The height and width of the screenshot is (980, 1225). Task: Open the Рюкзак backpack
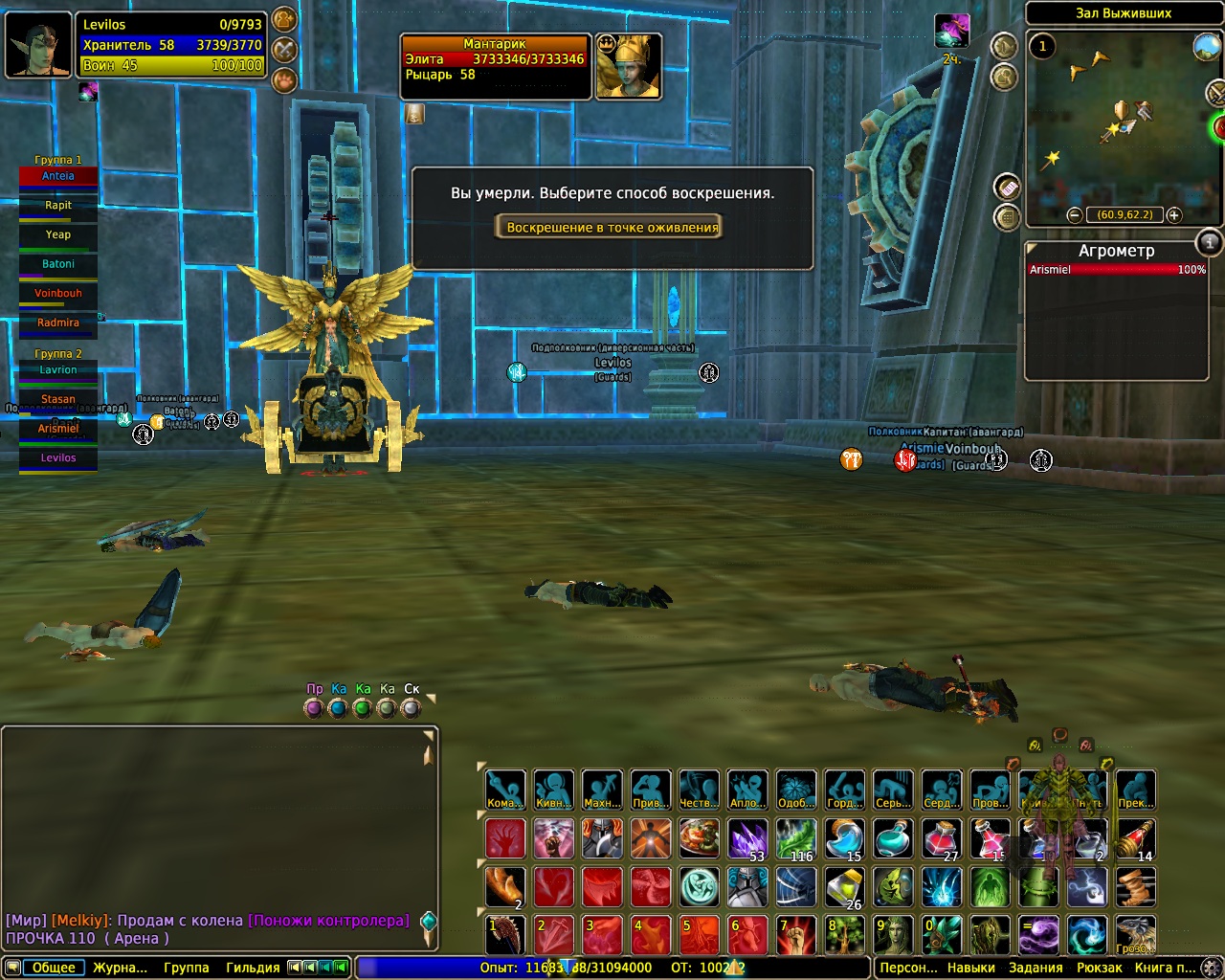point(1099,968)
